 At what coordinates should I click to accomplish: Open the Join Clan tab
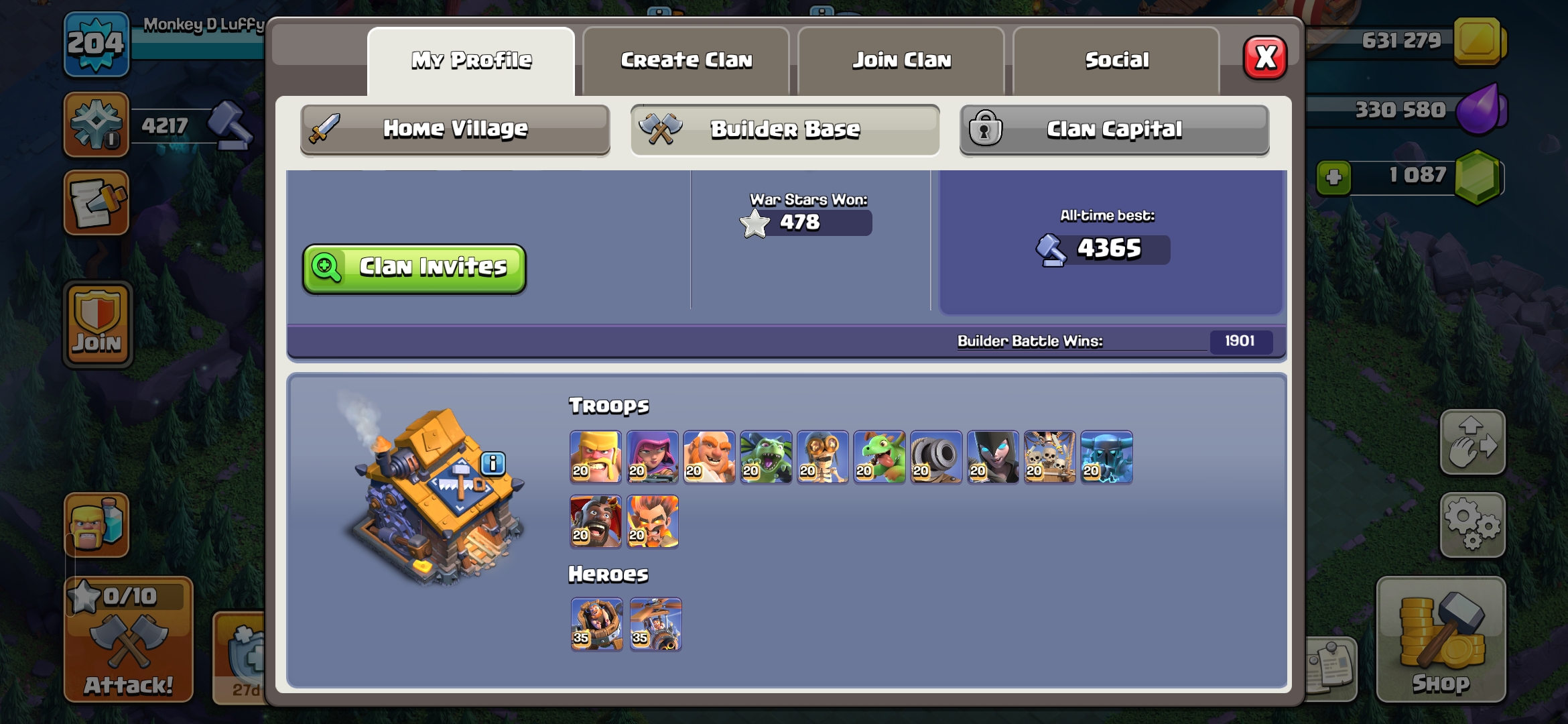901,60
